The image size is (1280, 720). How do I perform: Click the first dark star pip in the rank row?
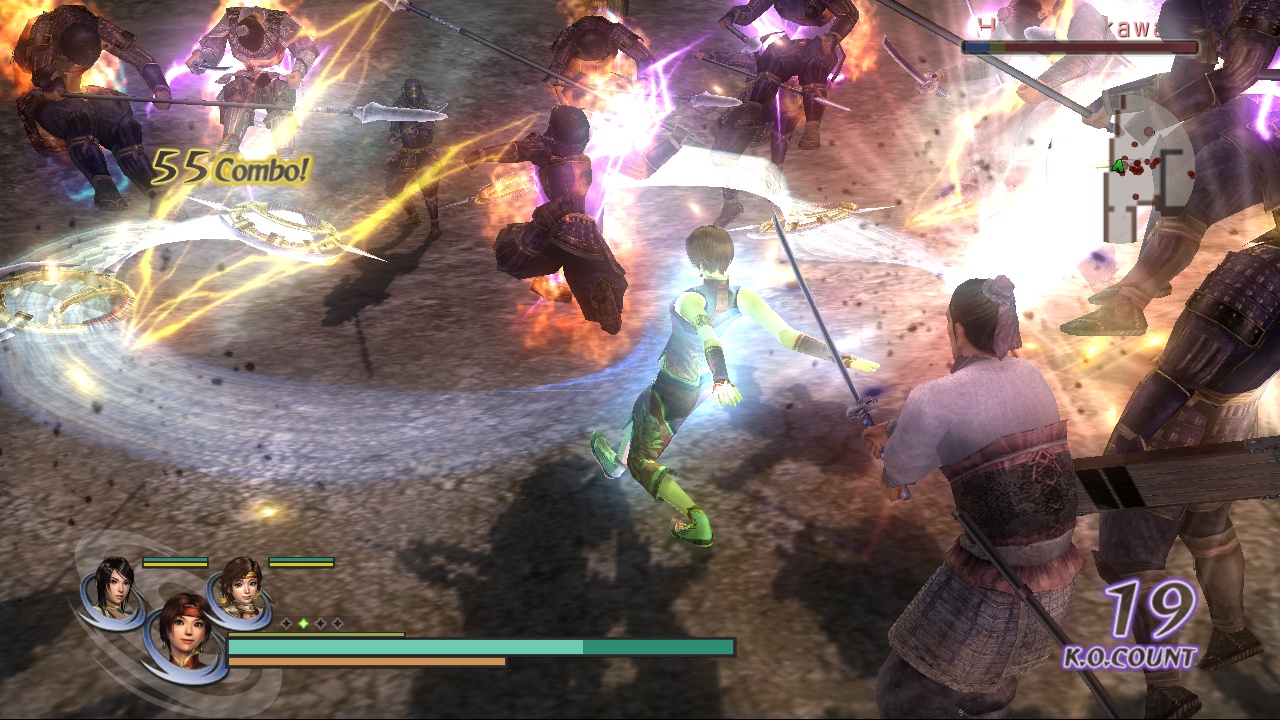[x=286, y=623]
